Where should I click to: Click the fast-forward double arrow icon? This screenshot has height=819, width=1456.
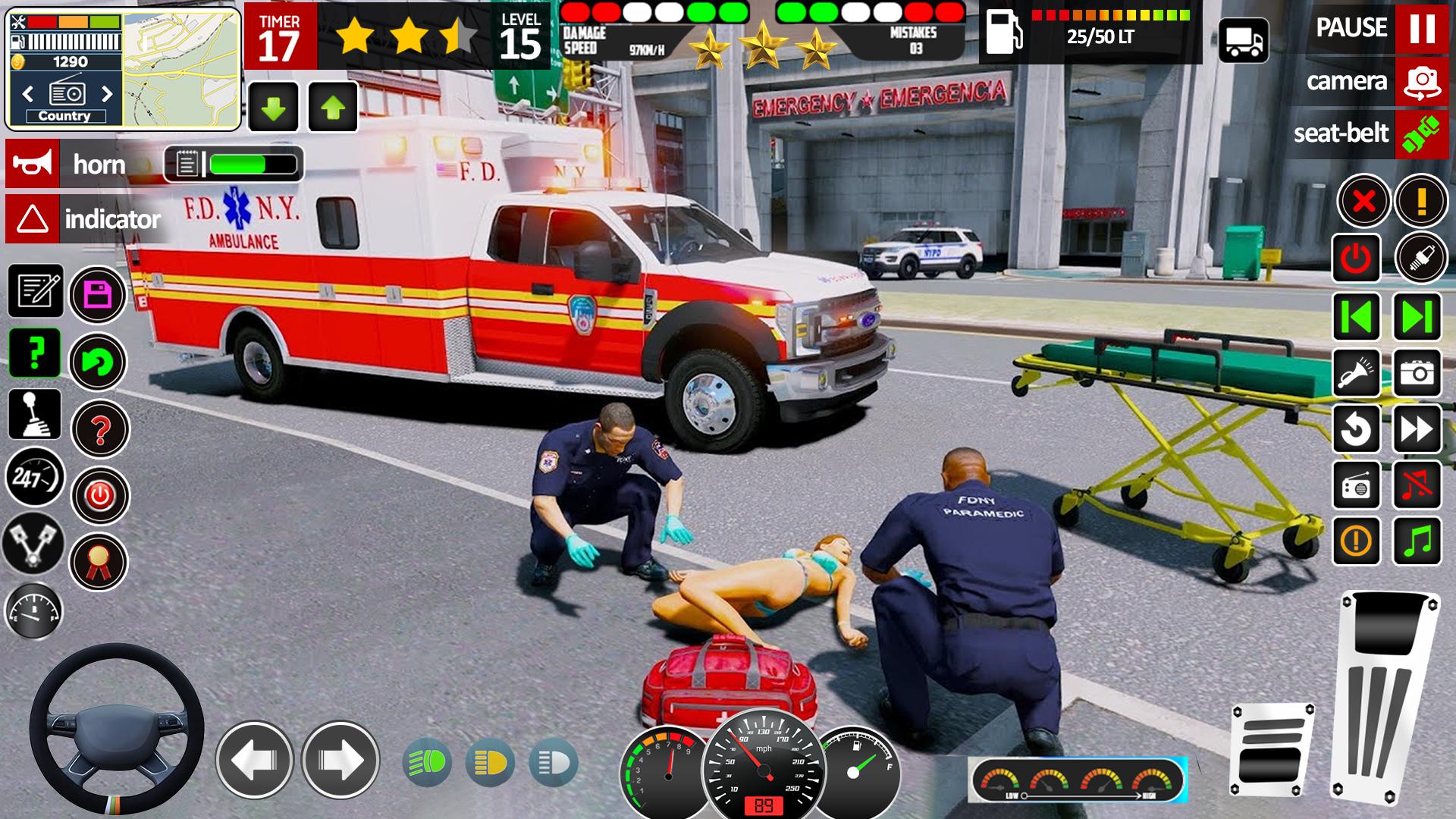pyautogui.click(x=1417, y=429)
